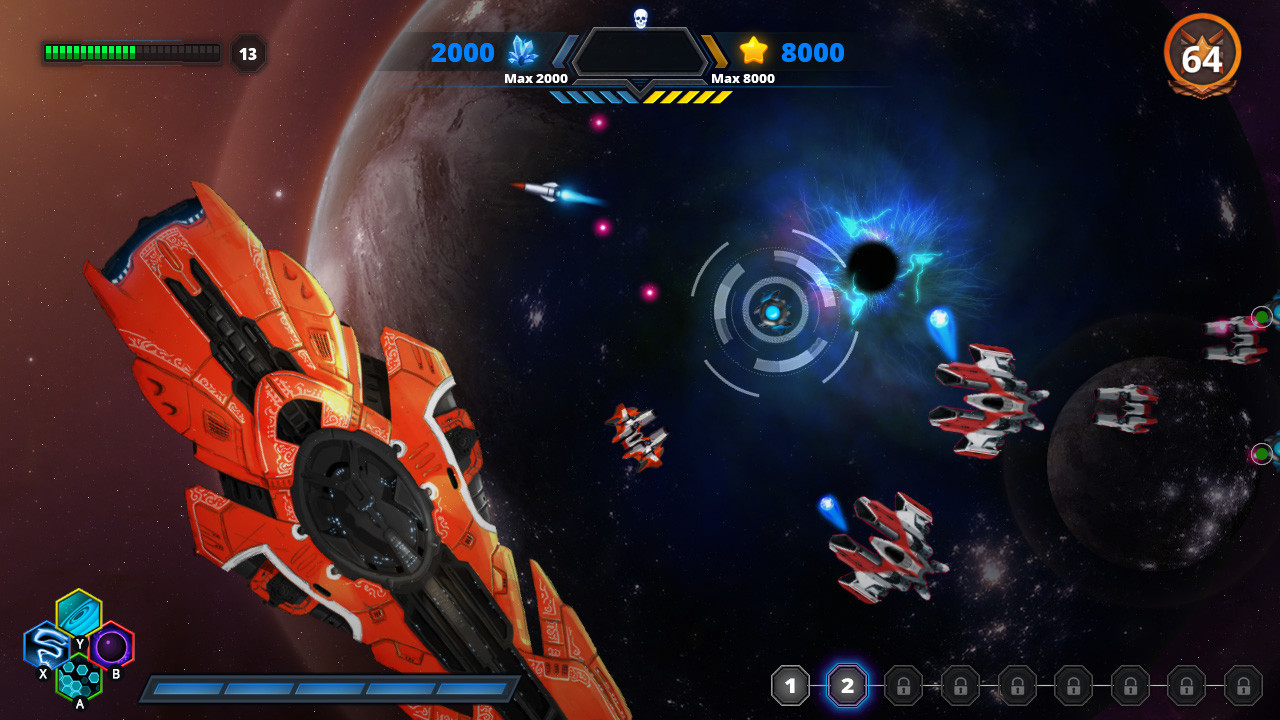Select the lightning ability on the X hex
This screenshot has height=720, width=1280.
pyautogui.click(x=46, y=646)
